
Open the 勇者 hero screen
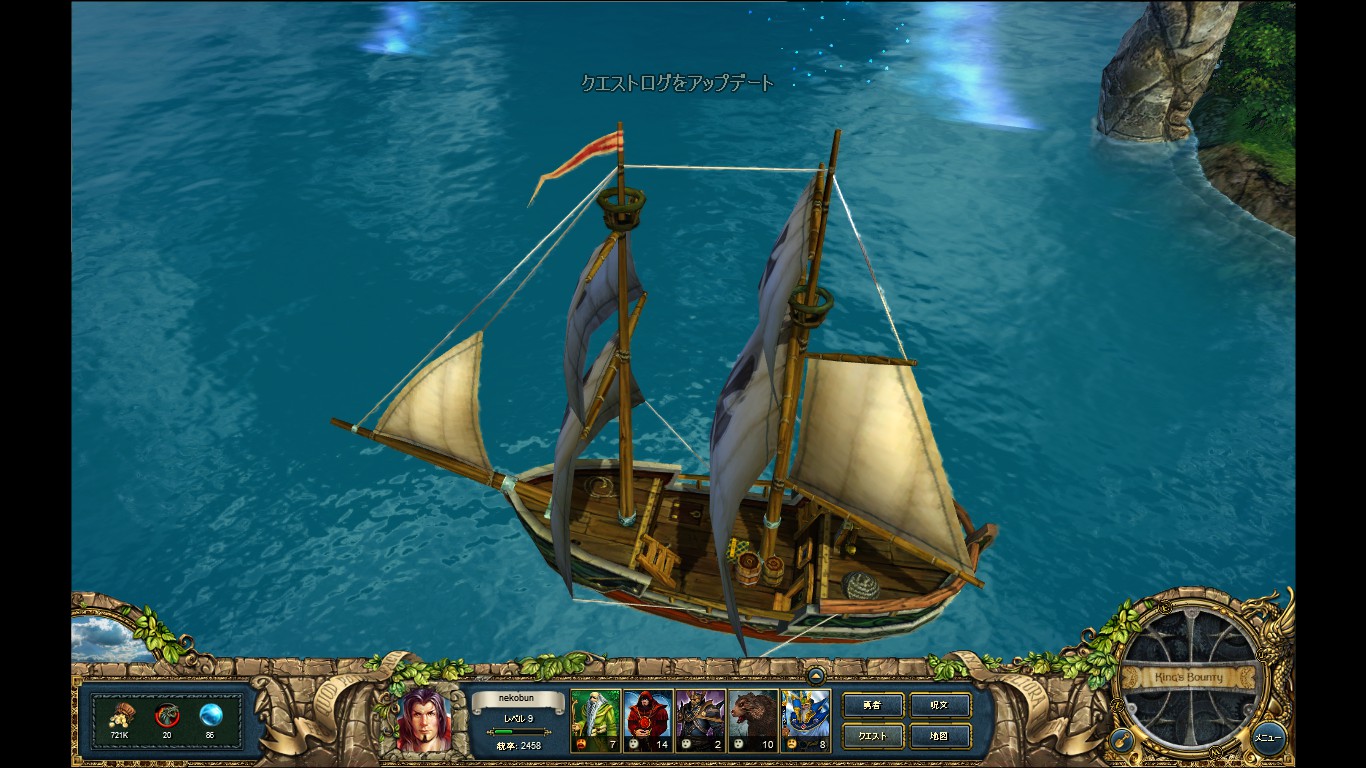click(x=872, y=705)
